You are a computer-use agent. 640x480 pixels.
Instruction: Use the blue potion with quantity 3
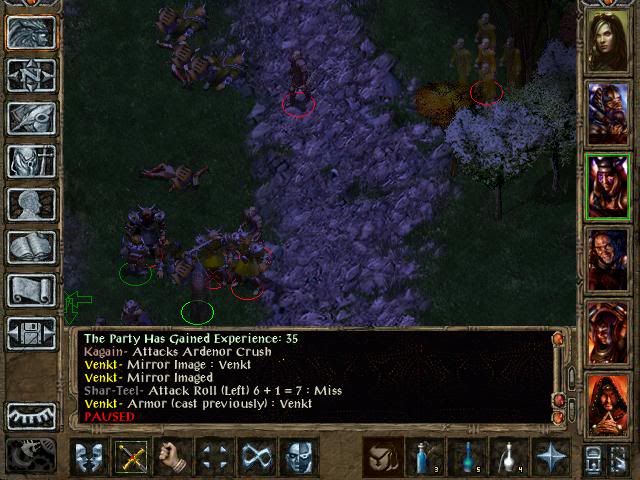tap(425, 456)
